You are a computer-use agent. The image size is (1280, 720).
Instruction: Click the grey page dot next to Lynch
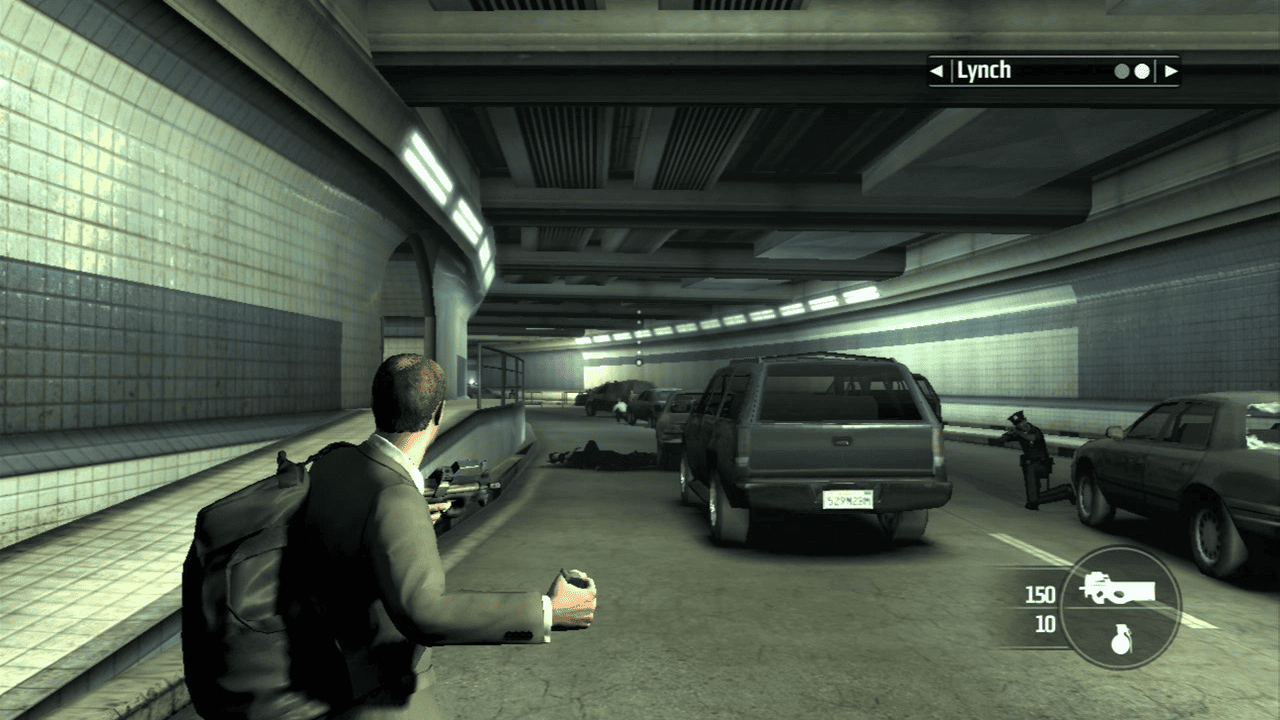tap(1122, 70)
